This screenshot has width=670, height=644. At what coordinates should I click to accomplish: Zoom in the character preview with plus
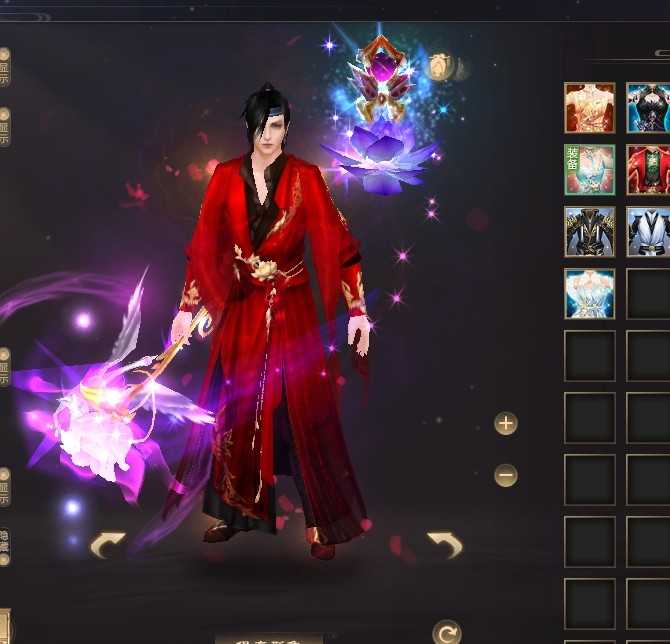[x=506, y=423]
